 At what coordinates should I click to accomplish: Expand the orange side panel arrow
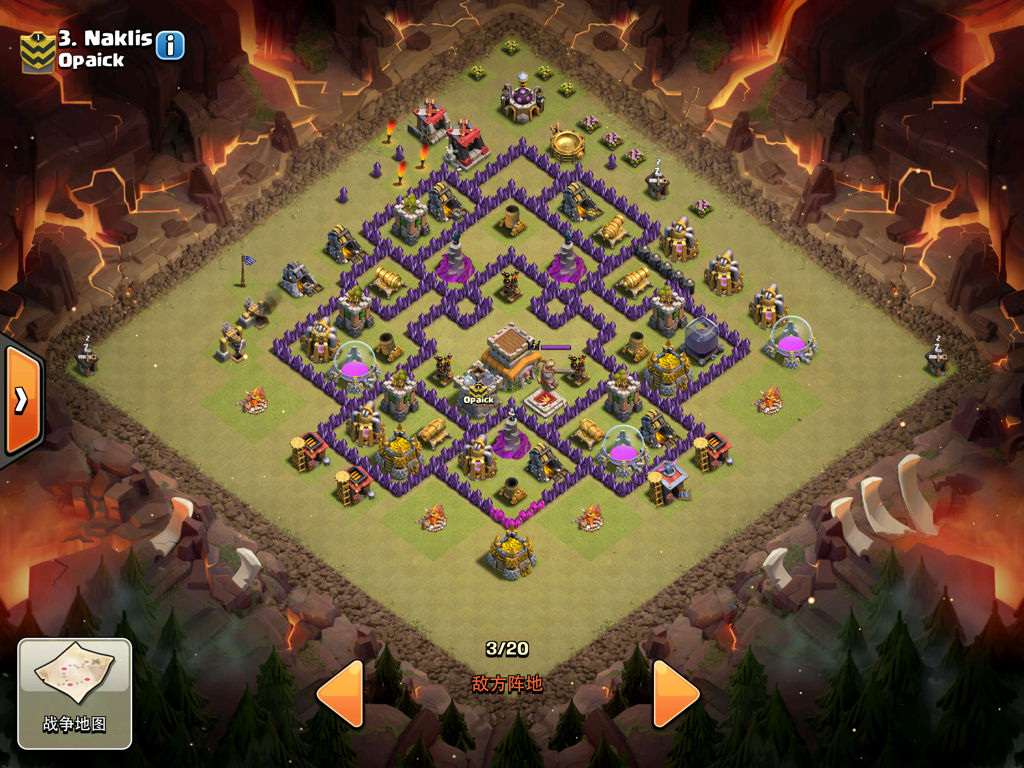[x=21, y=400]
